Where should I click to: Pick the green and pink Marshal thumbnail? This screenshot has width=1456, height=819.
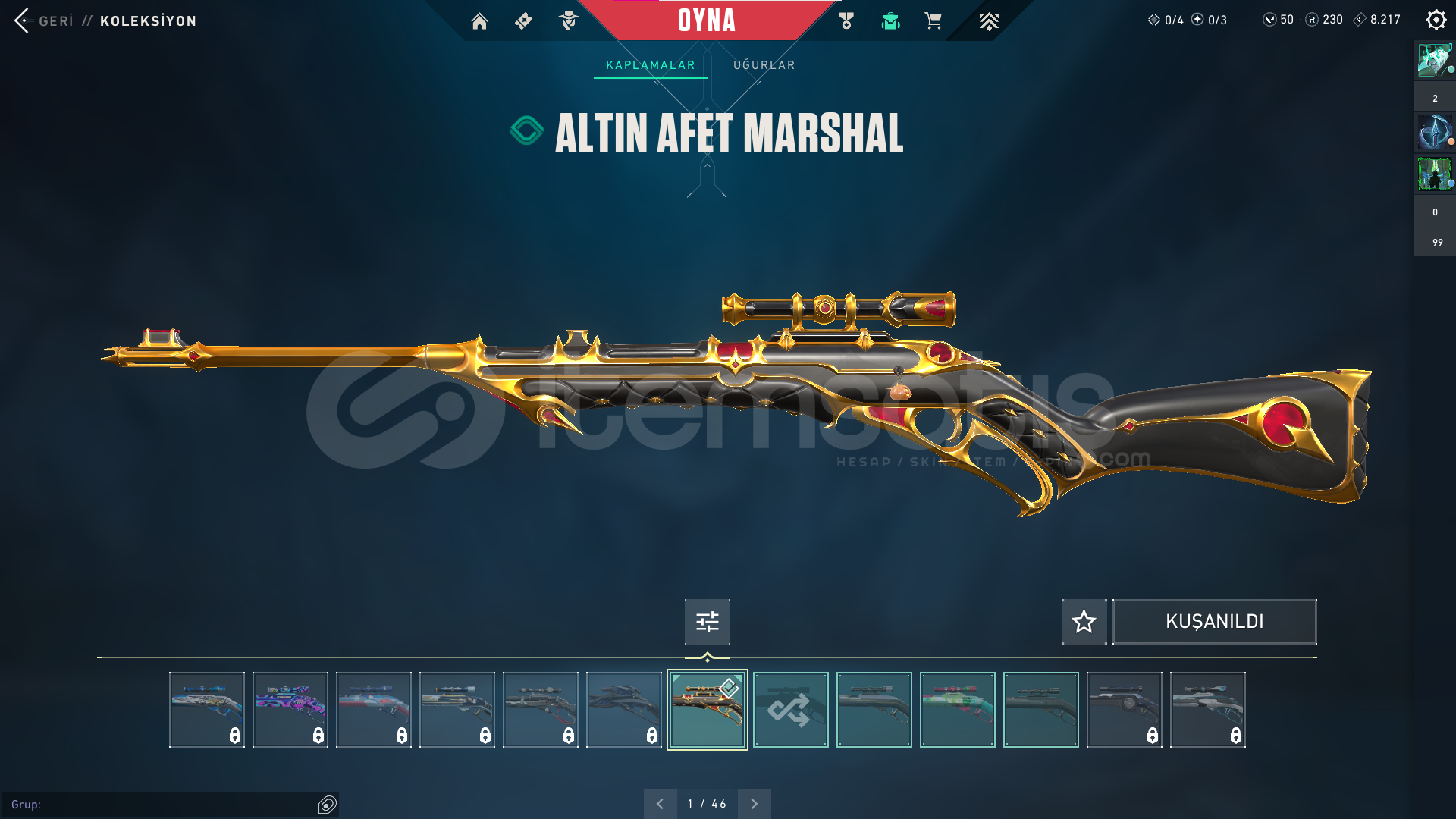957,710
